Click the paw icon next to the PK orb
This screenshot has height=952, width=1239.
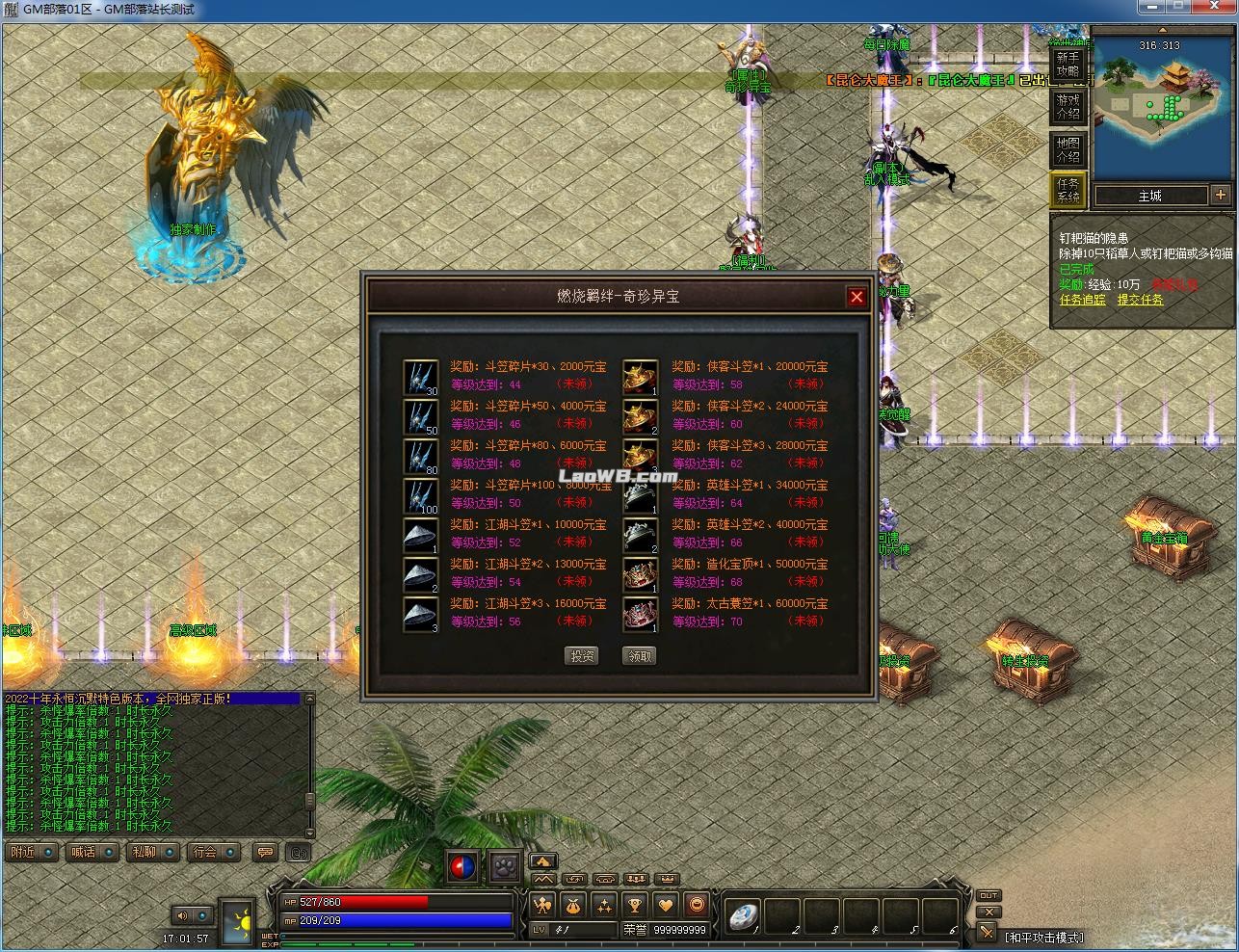click(506, 866)
